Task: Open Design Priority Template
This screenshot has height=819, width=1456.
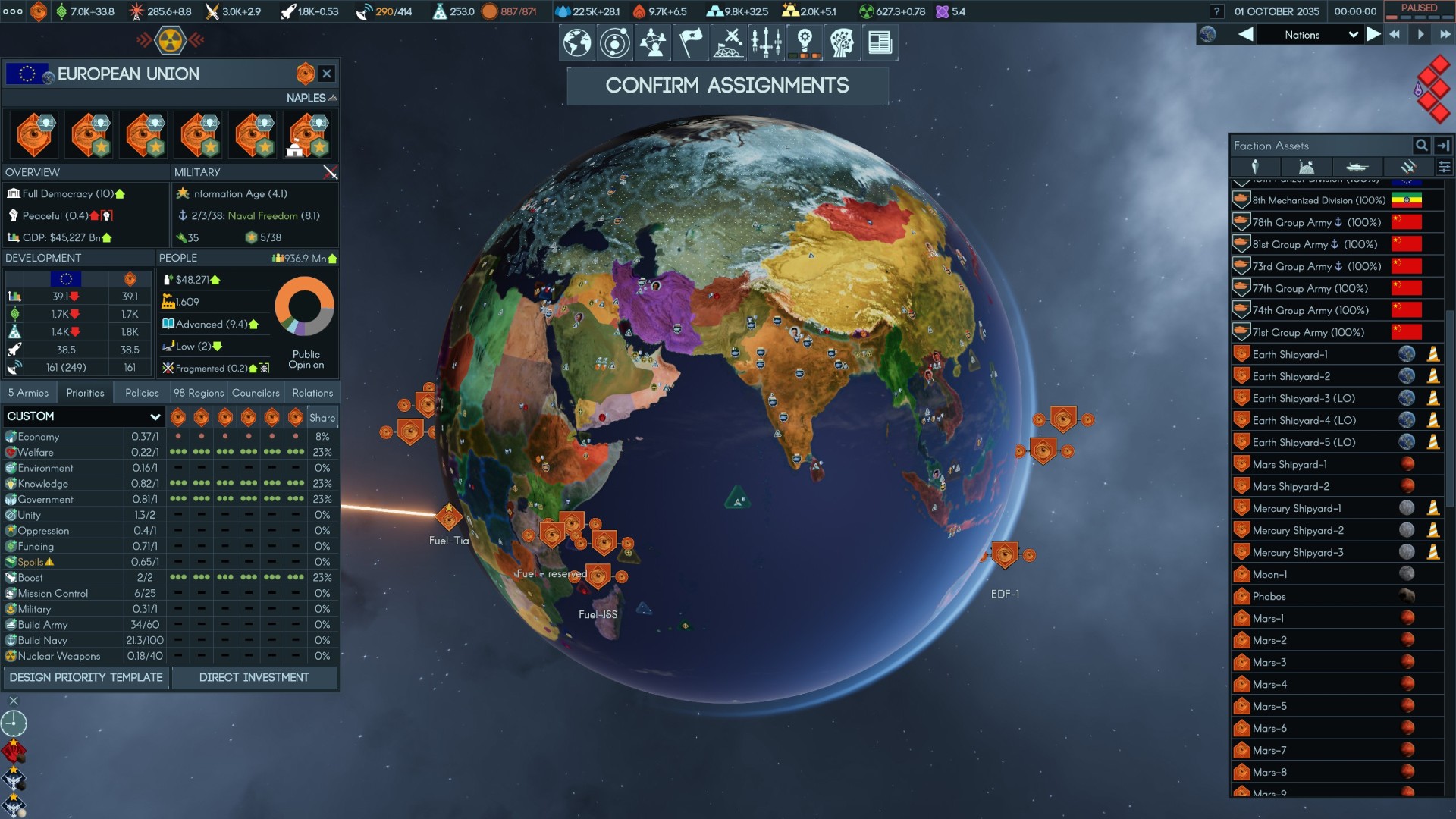Action: pyautogui.click(x=86, y=677)
